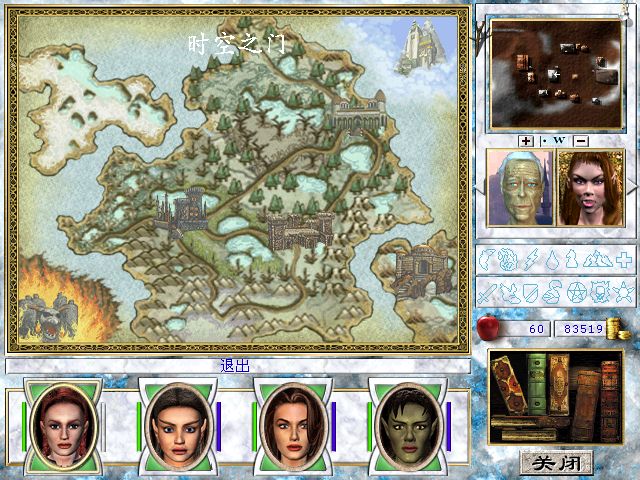
Task: Select the green-skinned old man hireling portrait
Action: point(519,188)
